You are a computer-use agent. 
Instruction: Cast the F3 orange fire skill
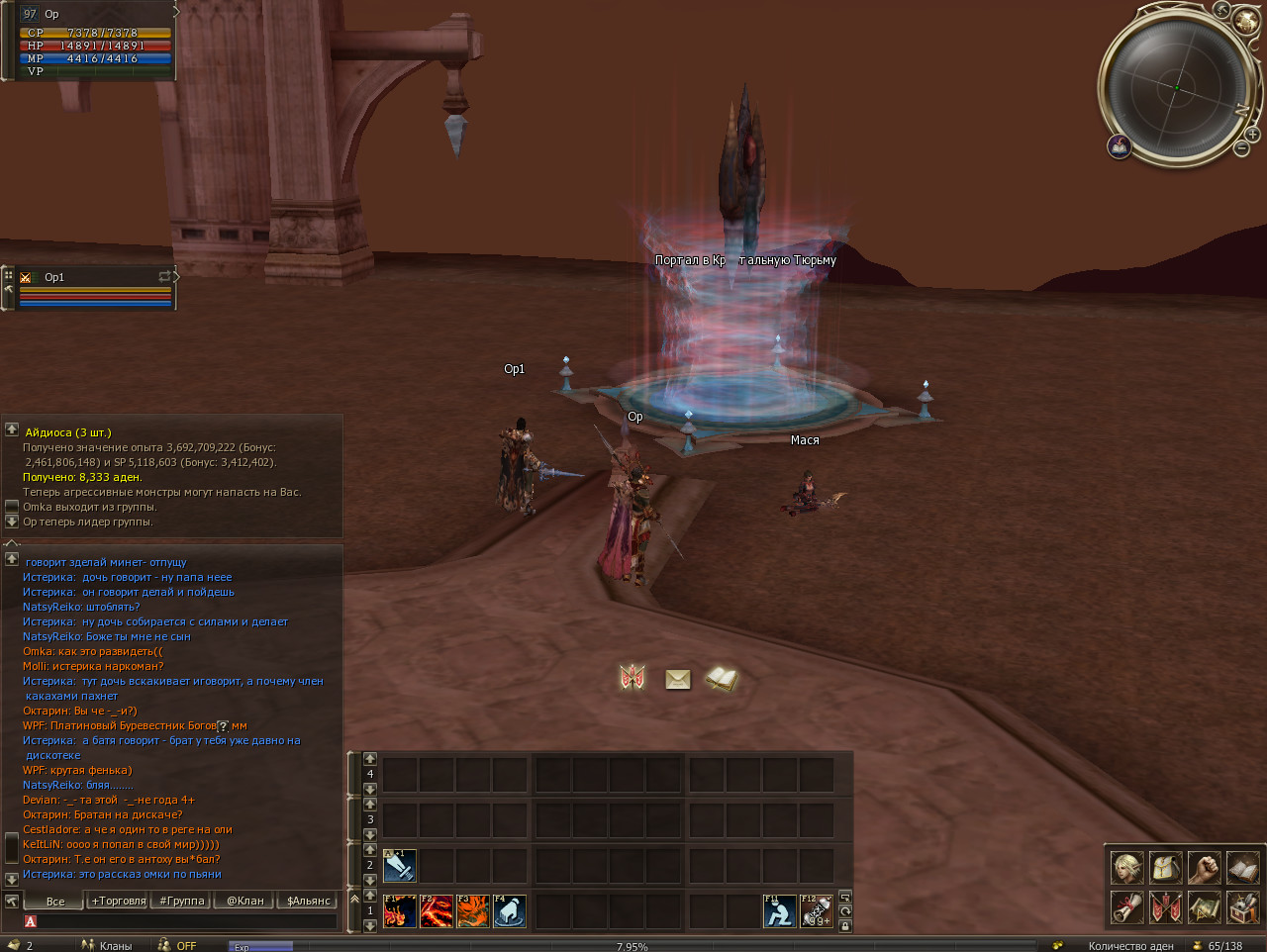[473, 910]
